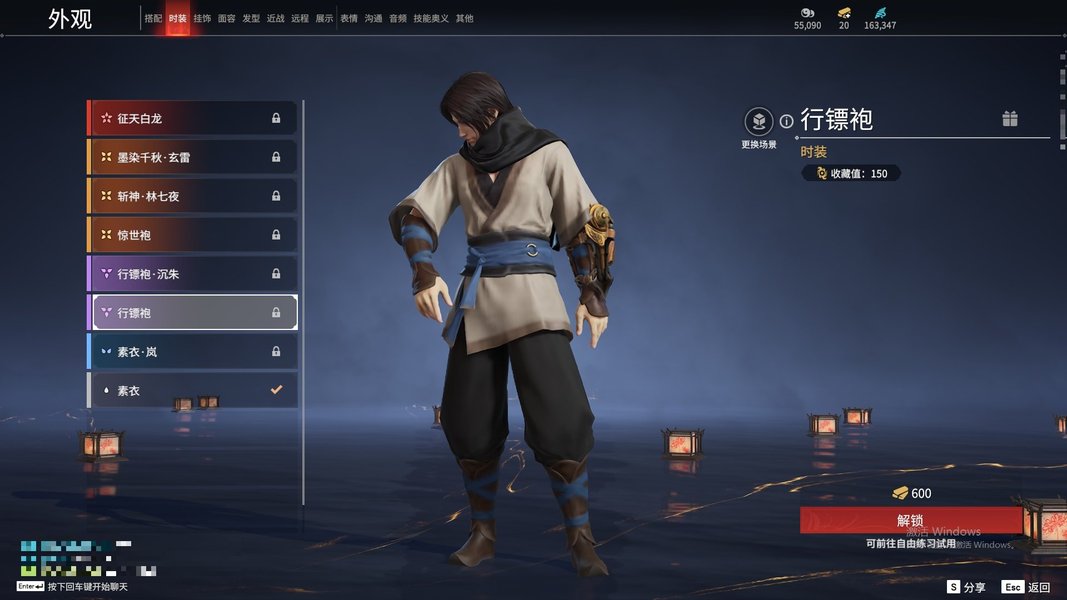Select the 斩神·林七夜 outfit row
The image size is (1067, 600).
pyautogui.click(x=192, y=196)
